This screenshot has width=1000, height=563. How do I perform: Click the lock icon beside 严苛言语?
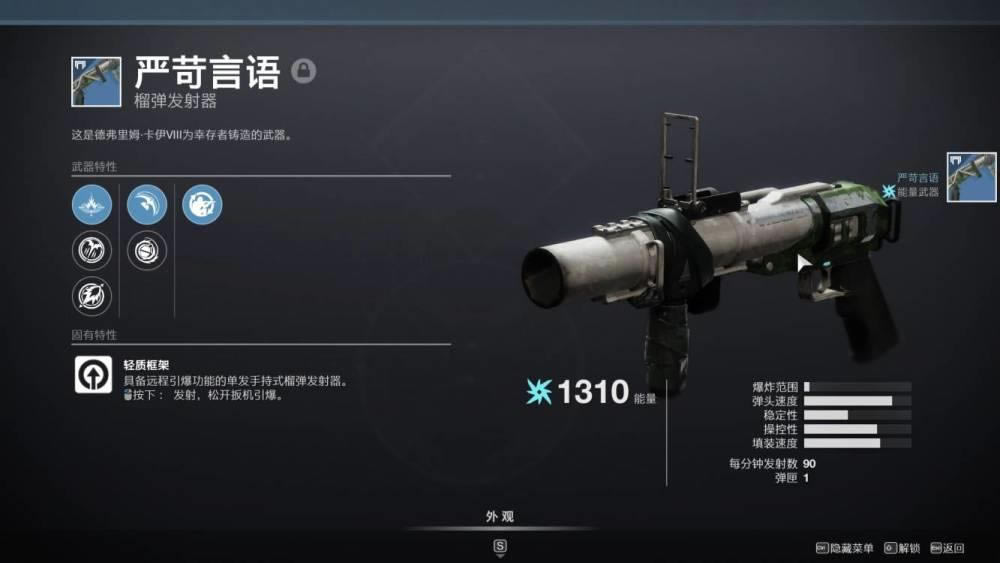(303, 71)
